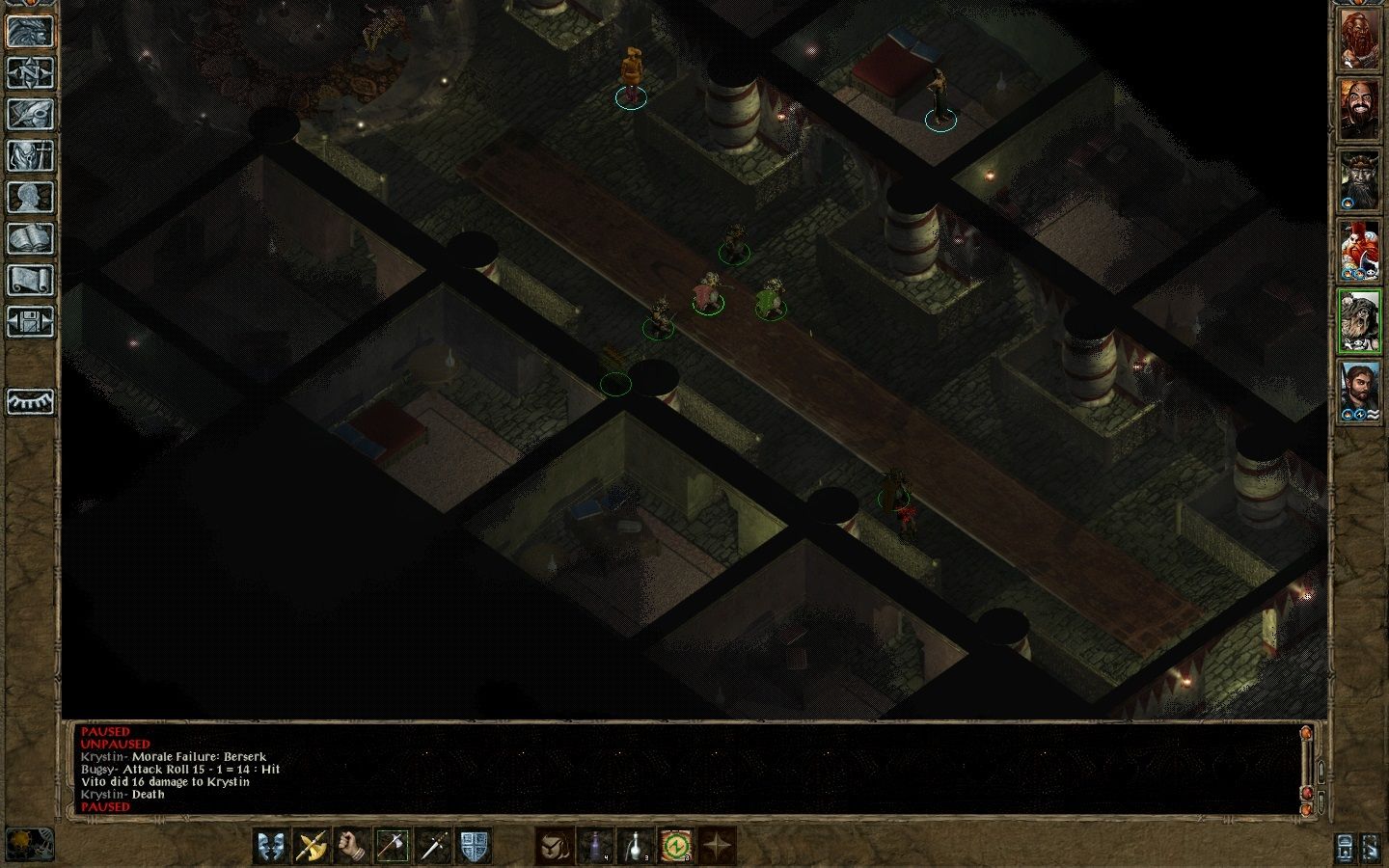Select the bare fist weapon slot
The width and height of the screenshot is (1389, 868).
352,846
